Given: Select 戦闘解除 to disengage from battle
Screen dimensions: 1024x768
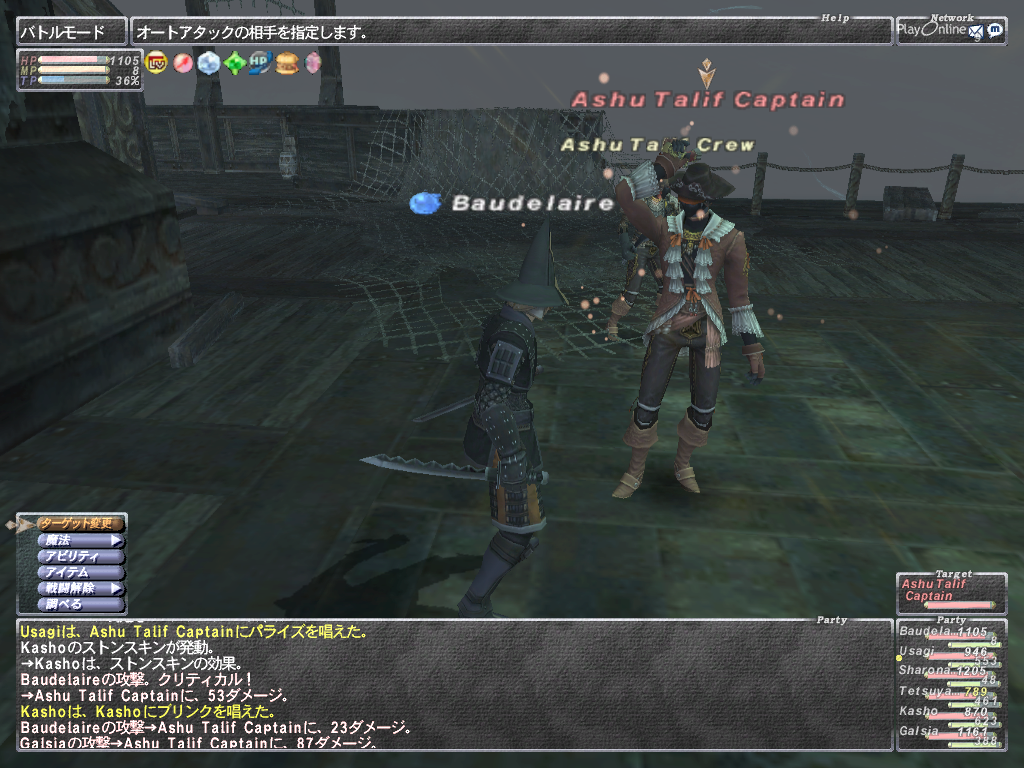Looking at the screenshot, I should tap(80, 589).
